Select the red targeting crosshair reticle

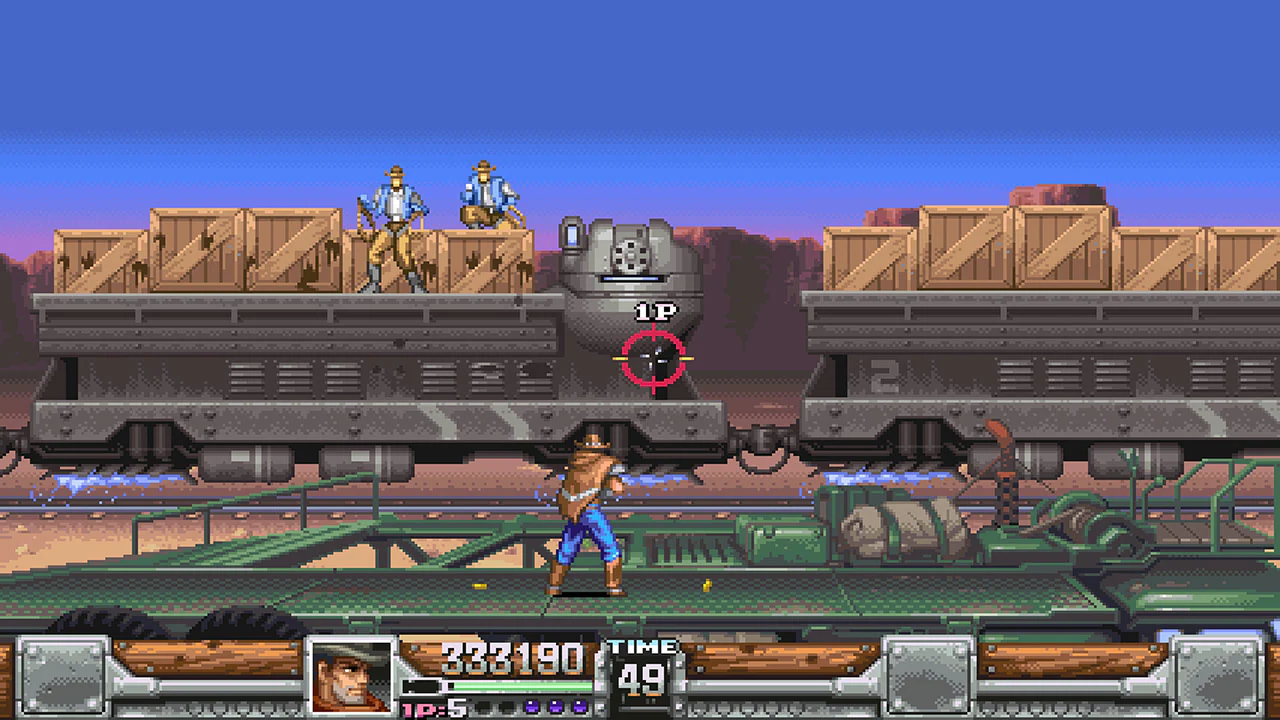click(x=655, y=356)
